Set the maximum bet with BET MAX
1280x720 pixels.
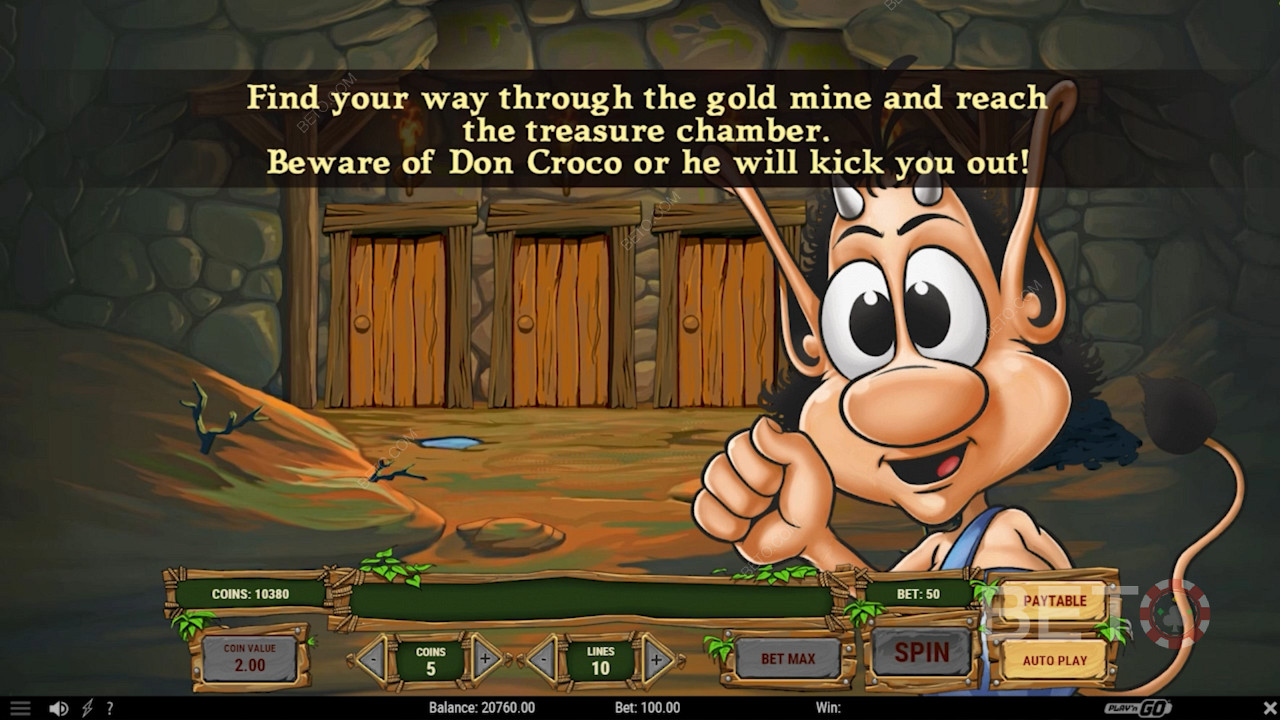tap(787, 659)
